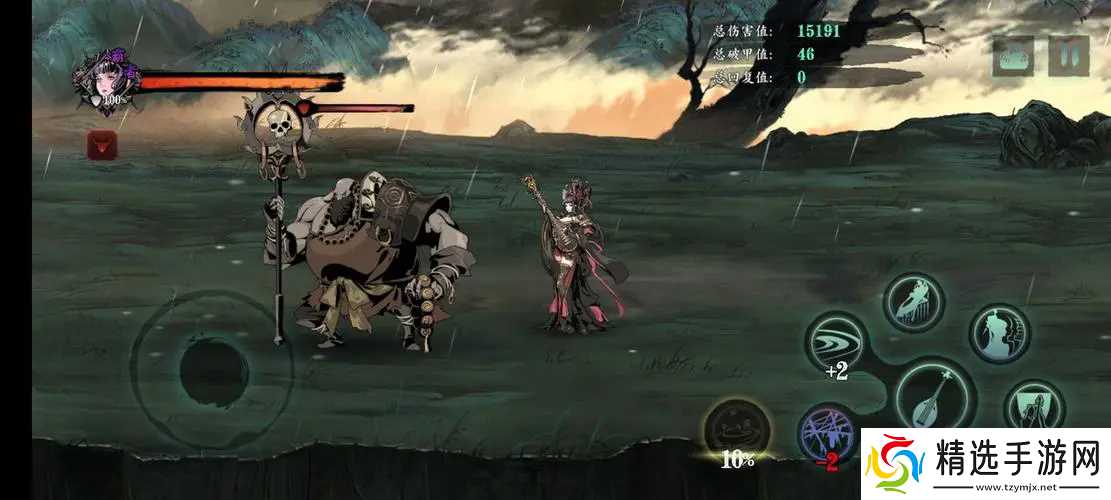Use the purple lightning skill marked -2

[828, 434]
